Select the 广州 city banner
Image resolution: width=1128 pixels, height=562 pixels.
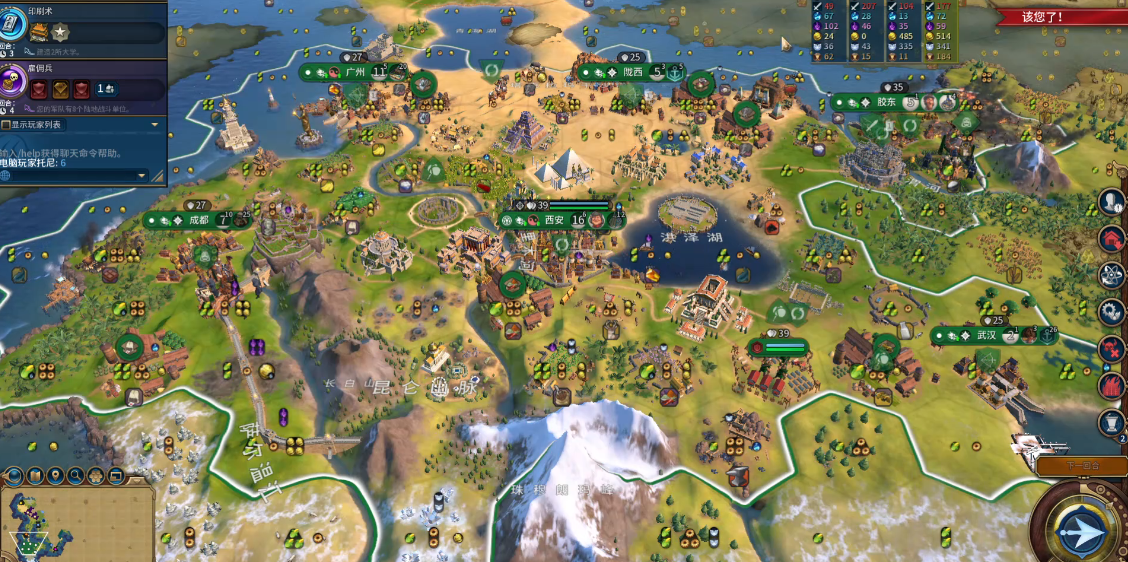click(x=354, y=72)
